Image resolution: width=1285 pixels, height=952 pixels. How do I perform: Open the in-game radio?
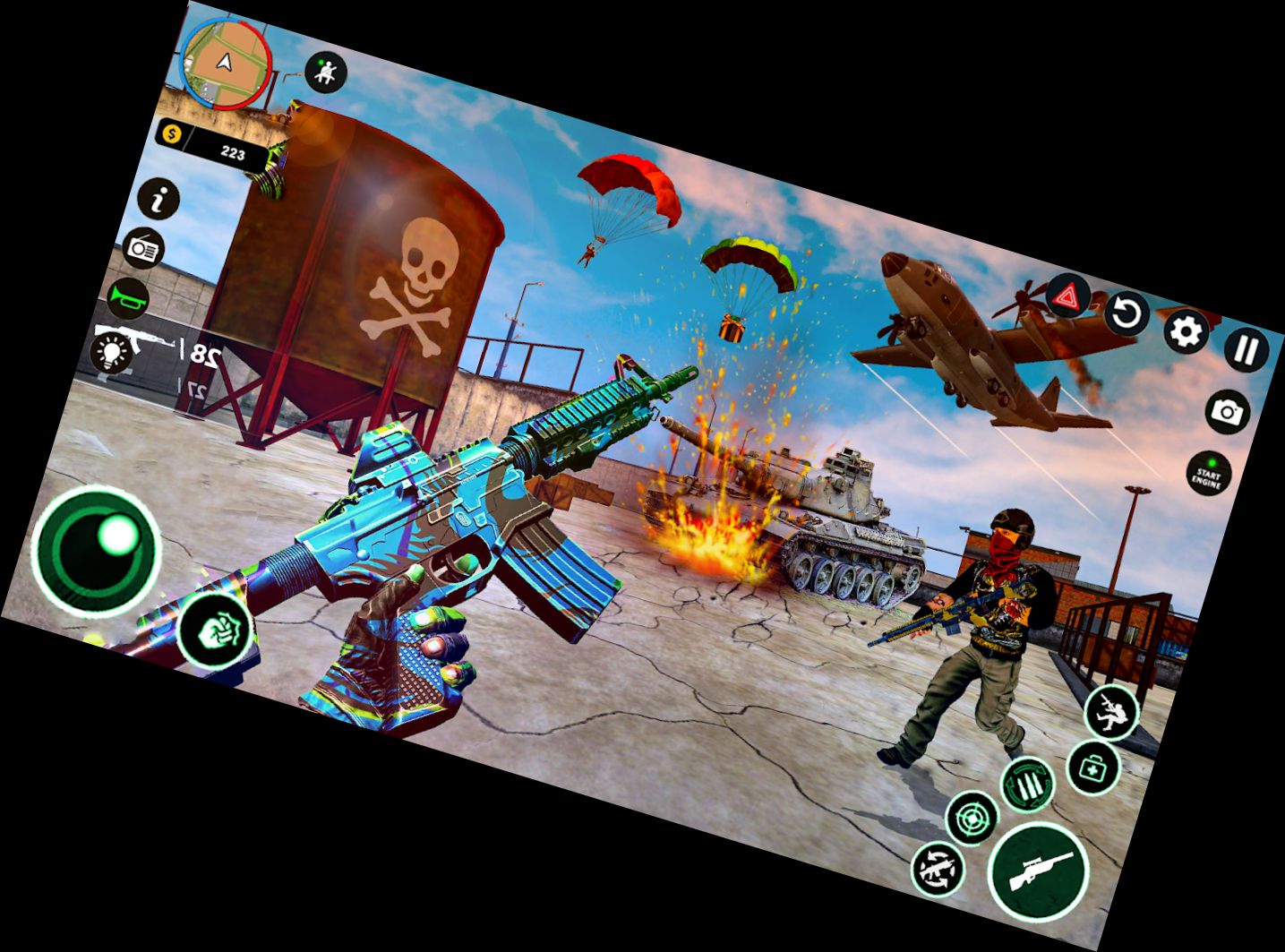pos(146,248)
